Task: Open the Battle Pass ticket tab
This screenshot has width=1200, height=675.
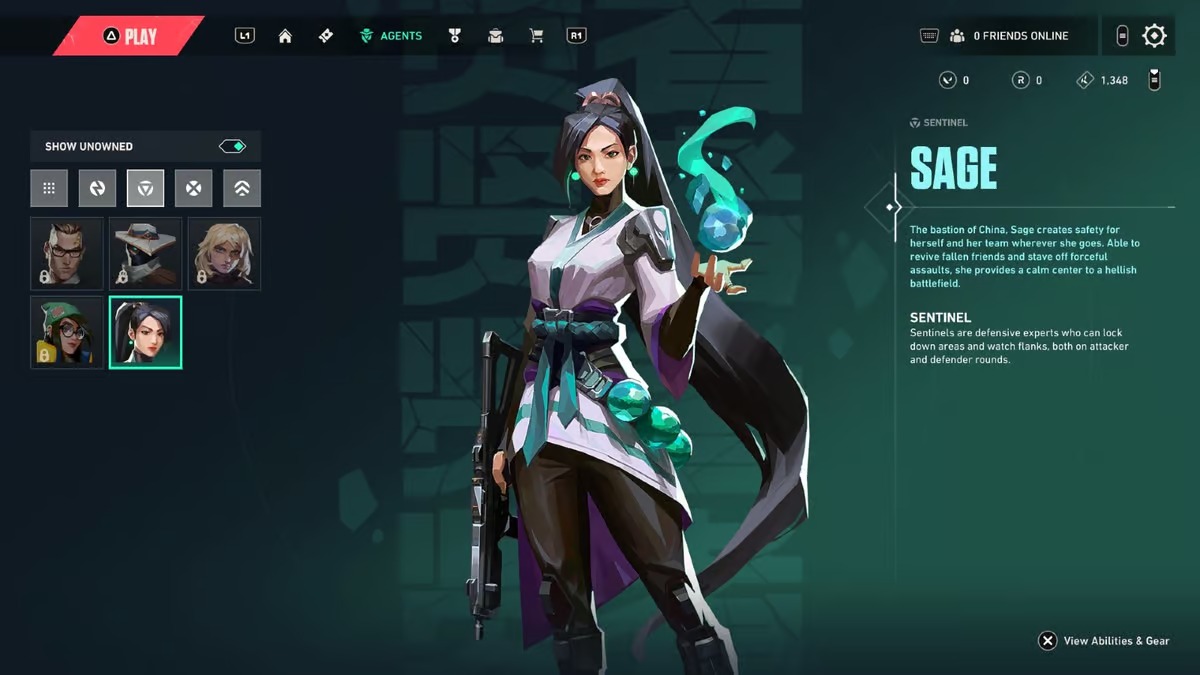Action: pyautogui.click(x=325, y=36)
